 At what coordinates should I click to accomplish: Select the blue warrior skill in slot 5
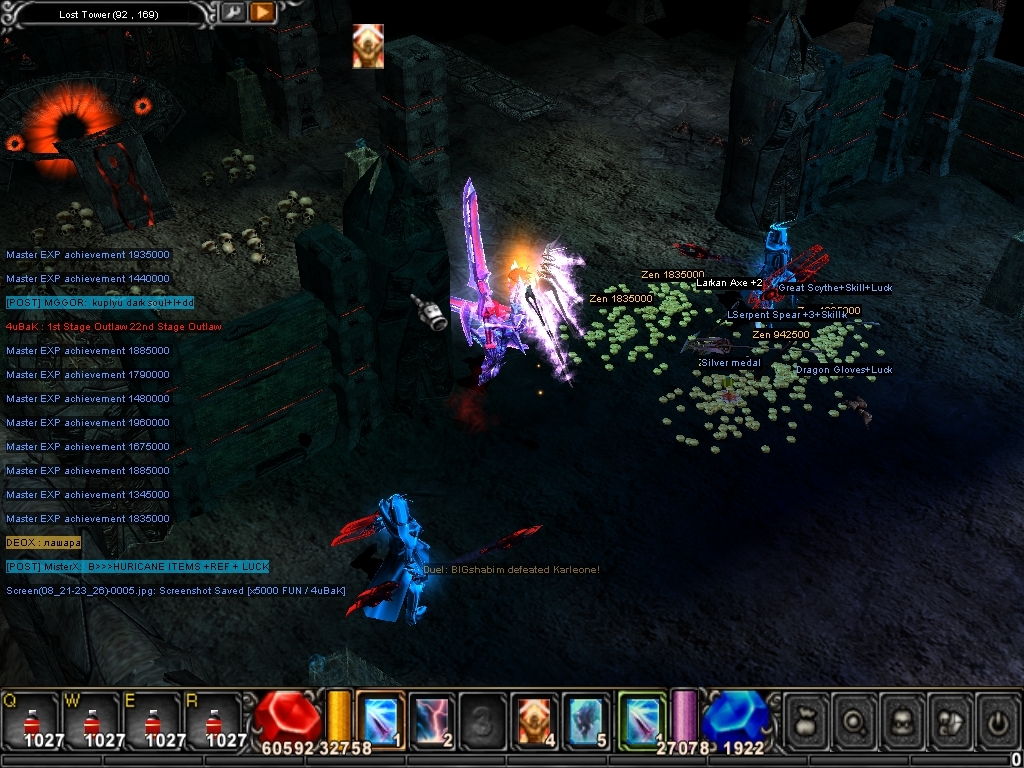(x=588, y=717)
